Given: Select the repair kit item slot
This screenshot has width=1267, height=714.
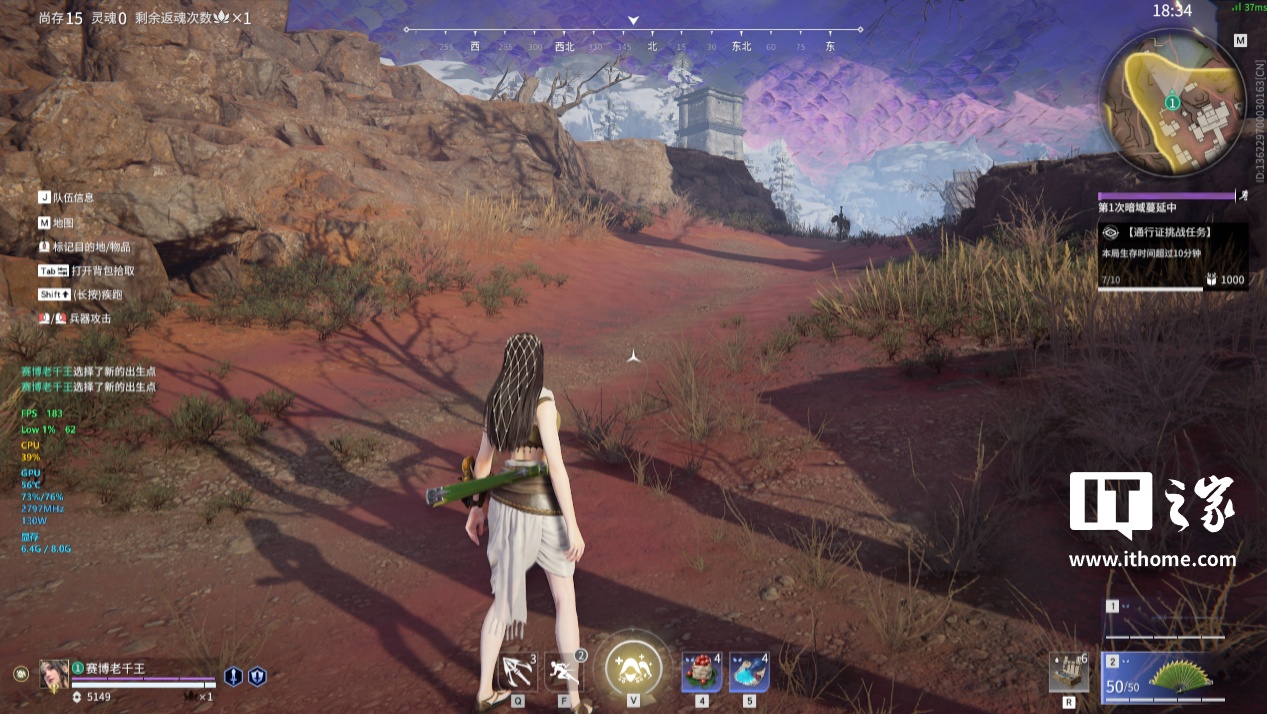Looking at the screenshot, I should [x=1068, y=672].
